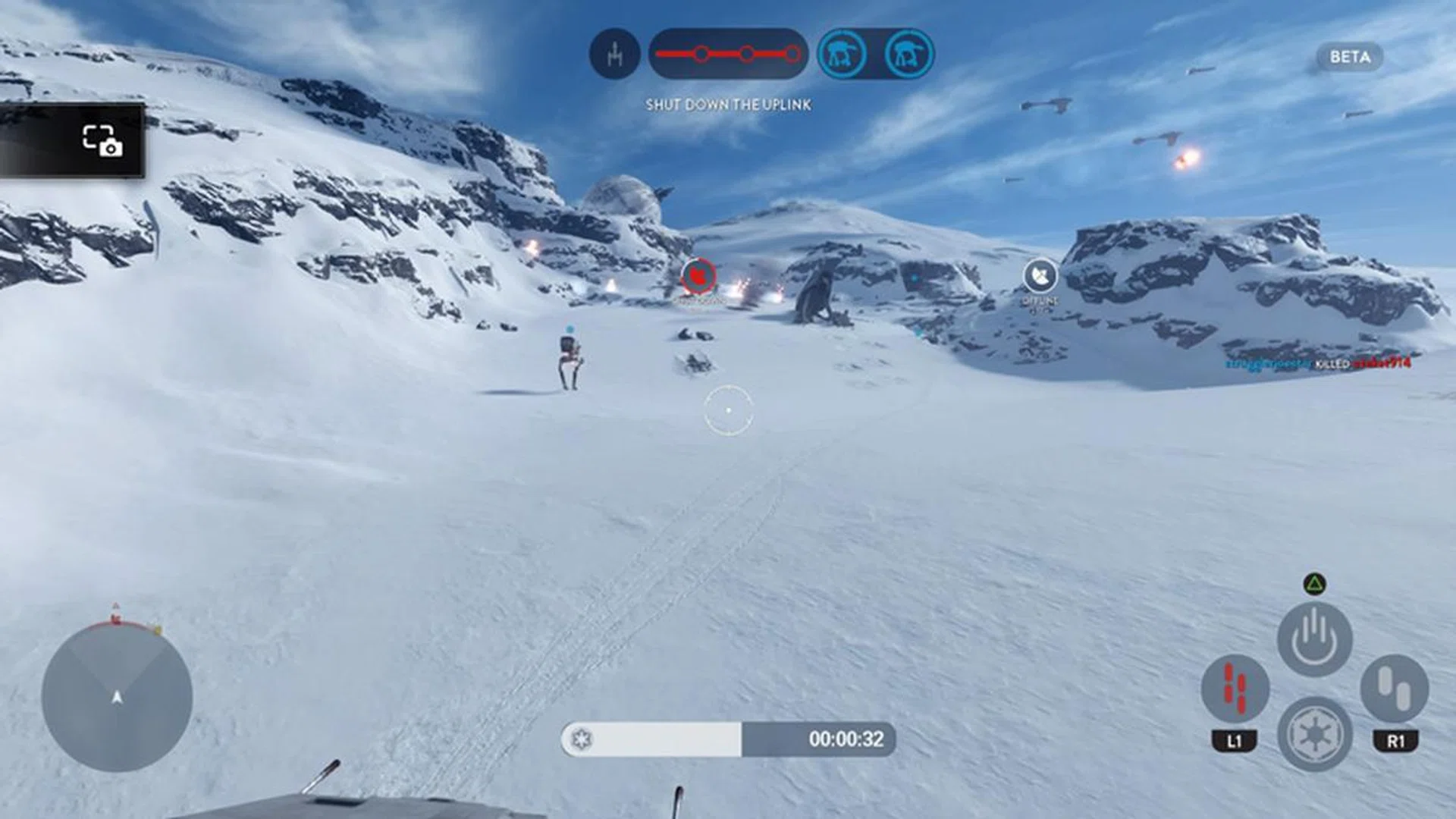The image size is (1456, 819).
Task: Select the OFFLINE satellite uplink marker
Action: pyautogui.click(x=1039, y=275)
